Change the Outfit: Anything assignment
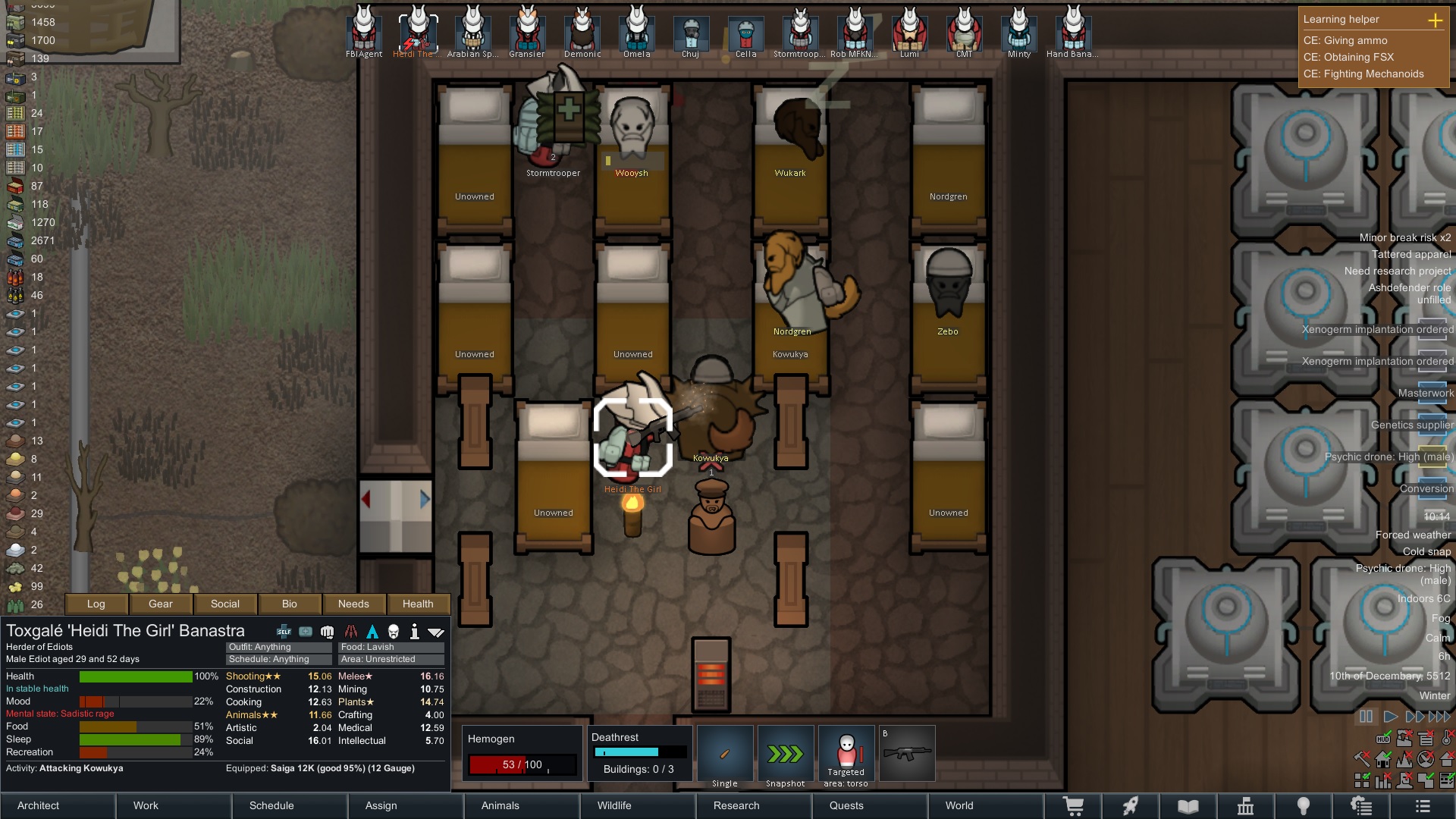Viewport: 1456px width, 819px height. [x=278, y=647]
